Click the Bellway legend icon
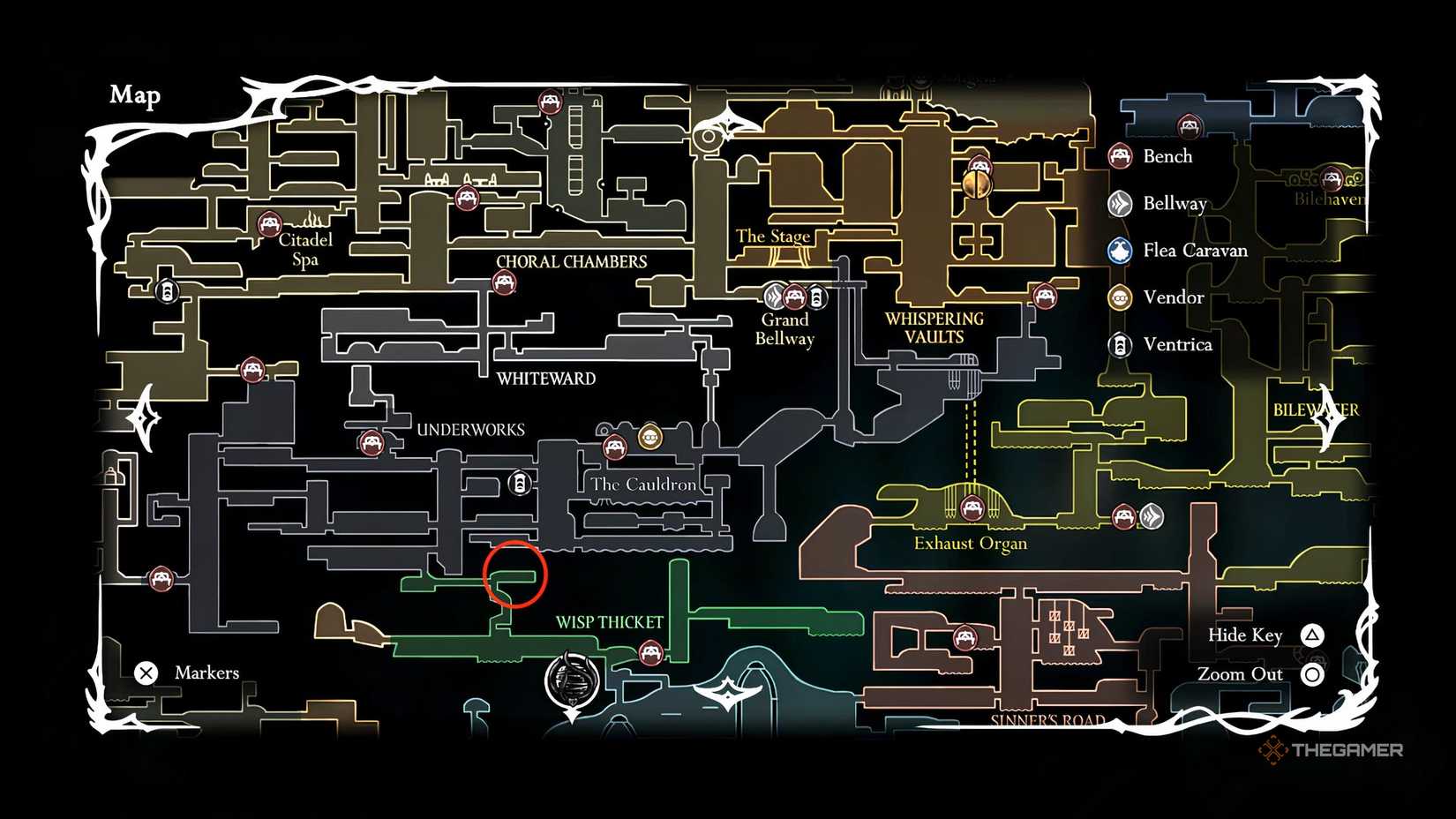Viewport: 1456px width, 819px height. click(x=1121, y=204)
